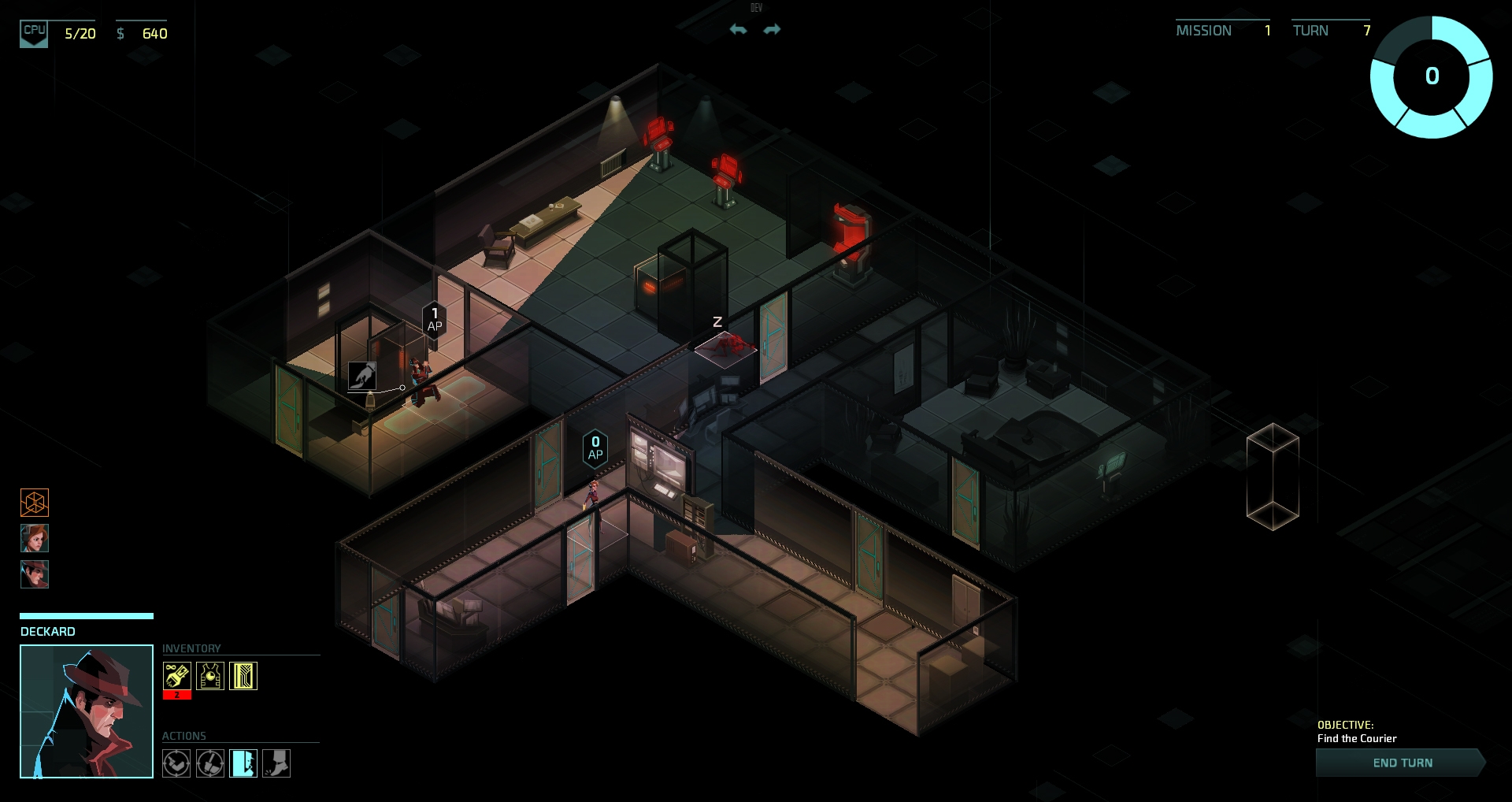
Task: Activate the melee overwatch action
Action: click(x=210, y=763)
